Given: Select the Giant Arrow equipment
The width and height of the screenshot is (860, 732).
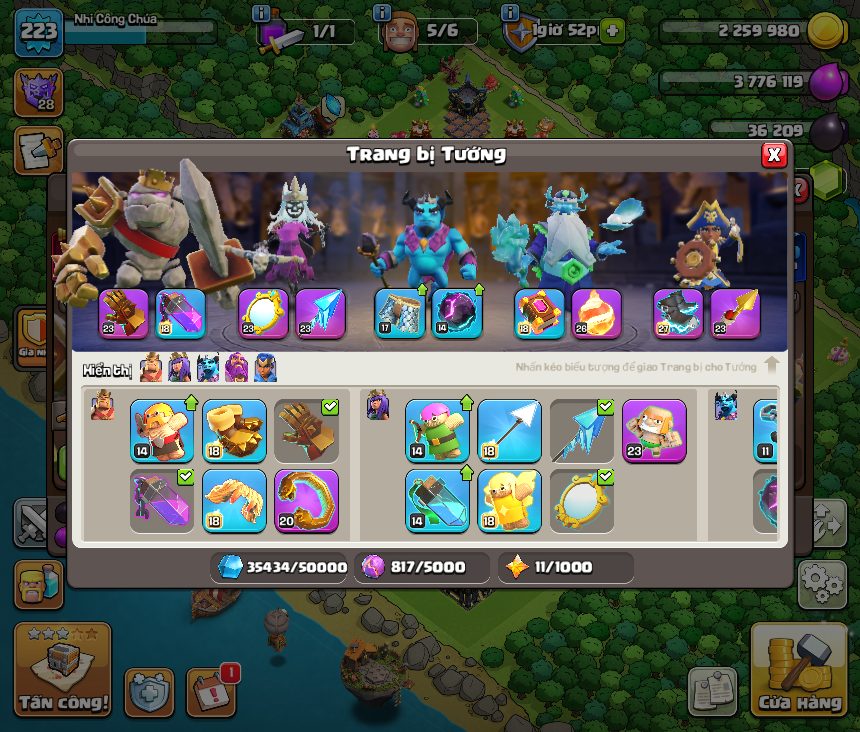Looking at the screenshot, I should (x=509, y=431).
